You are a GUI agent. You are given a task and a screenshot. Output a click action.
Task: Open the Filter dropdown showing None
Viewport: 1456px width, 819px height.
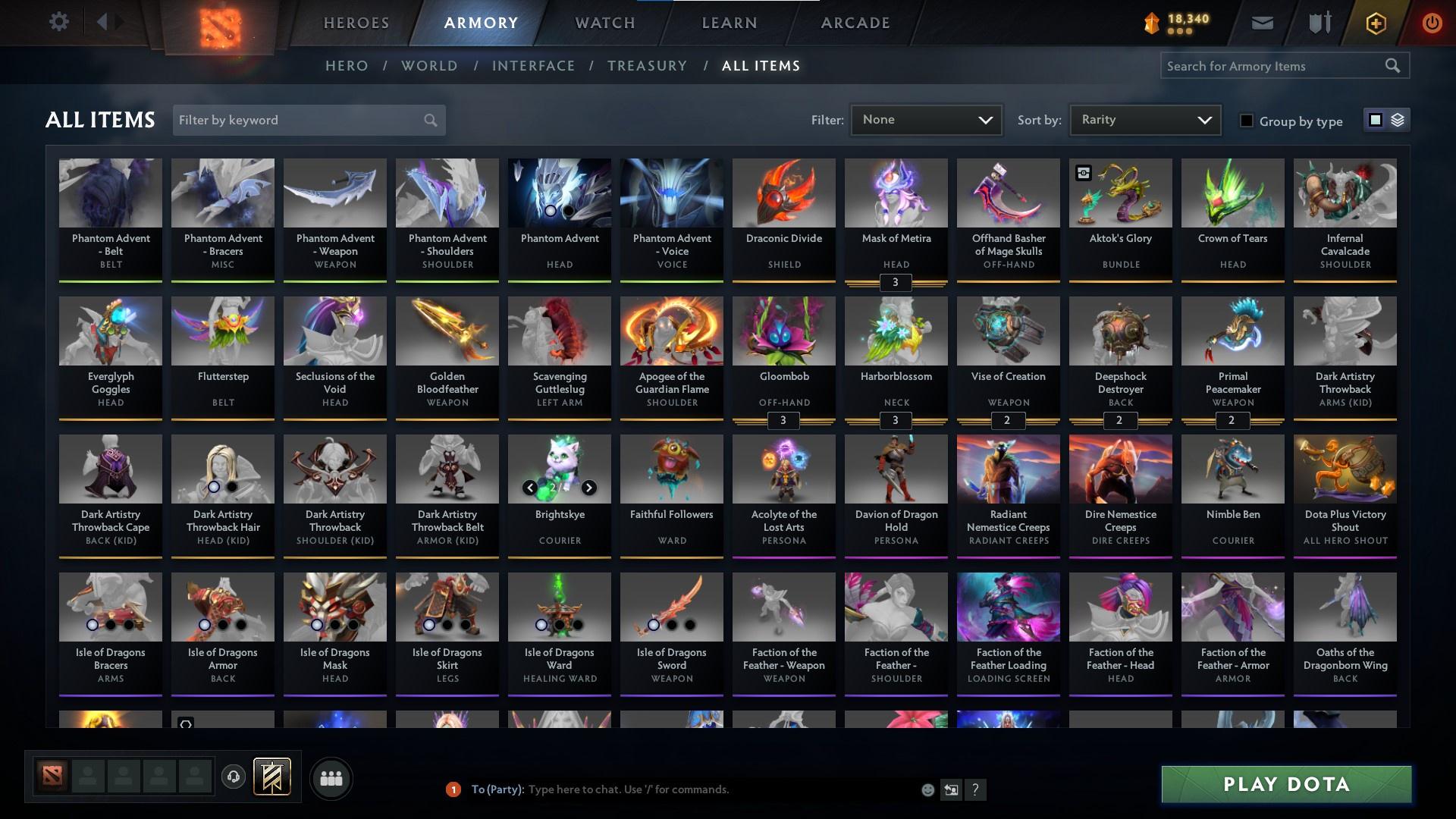[926, 119]
